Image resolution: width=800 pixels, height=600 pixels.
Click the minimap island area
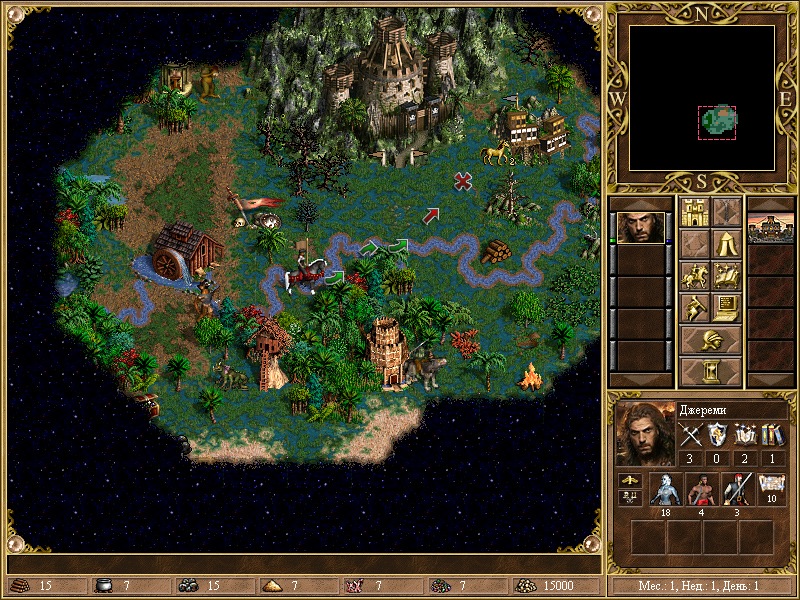(717, 122)
